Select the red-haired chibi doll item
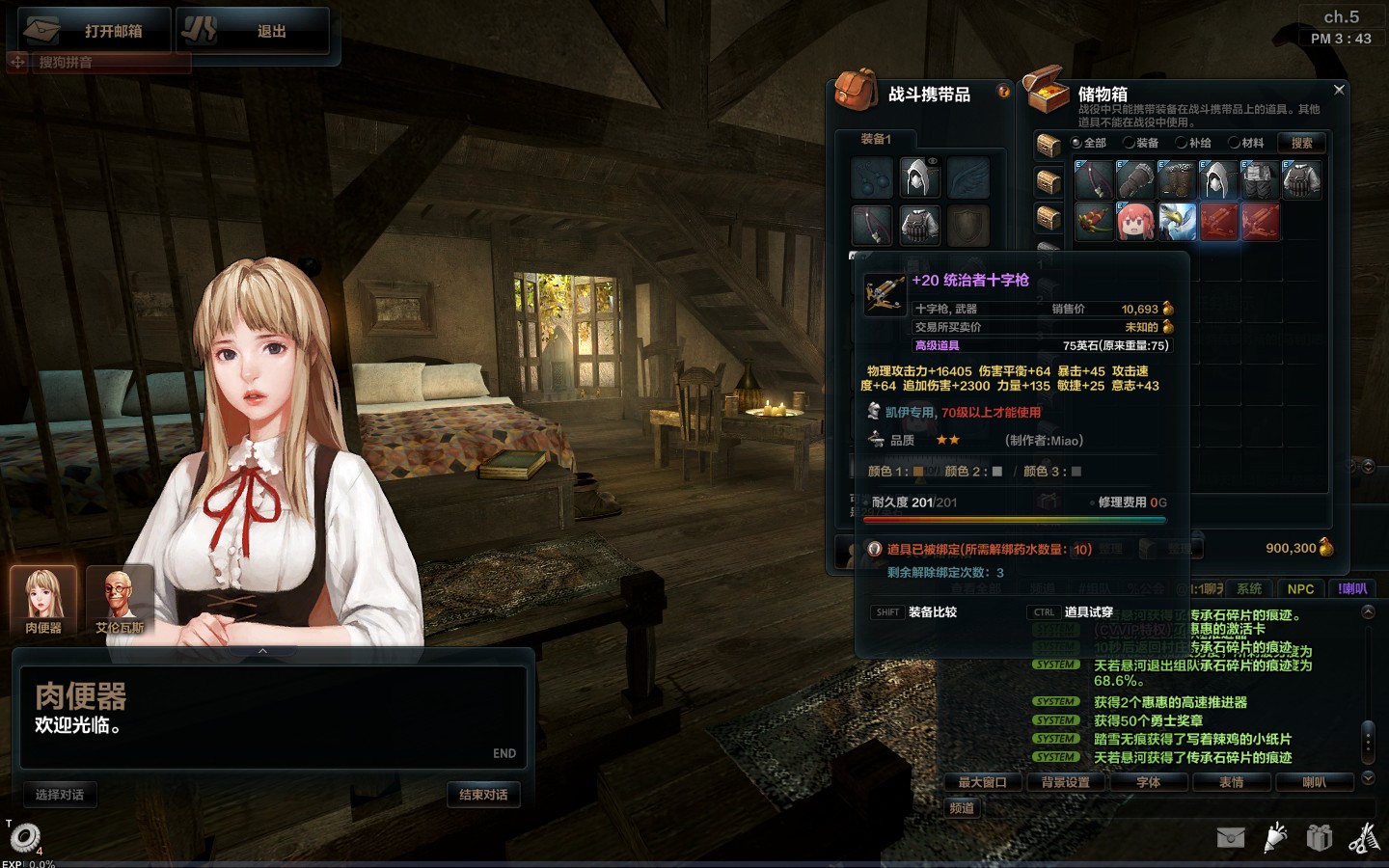 point(1135,221)
